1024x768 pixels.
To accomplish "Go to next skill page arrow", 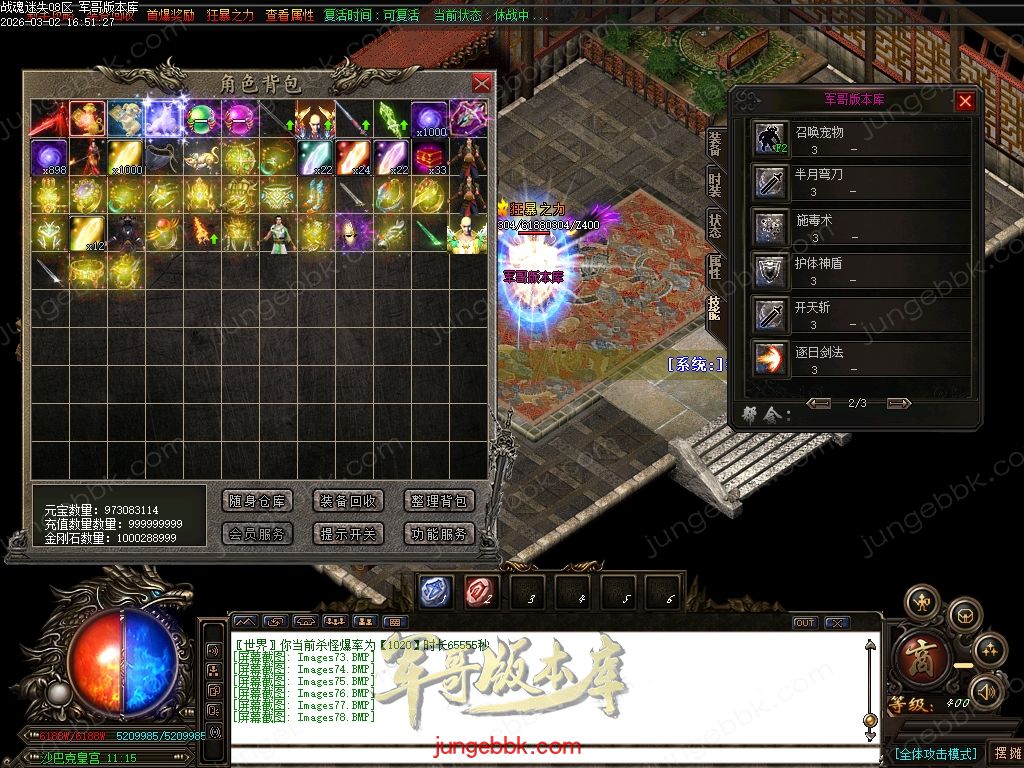I will click(898, 403).
